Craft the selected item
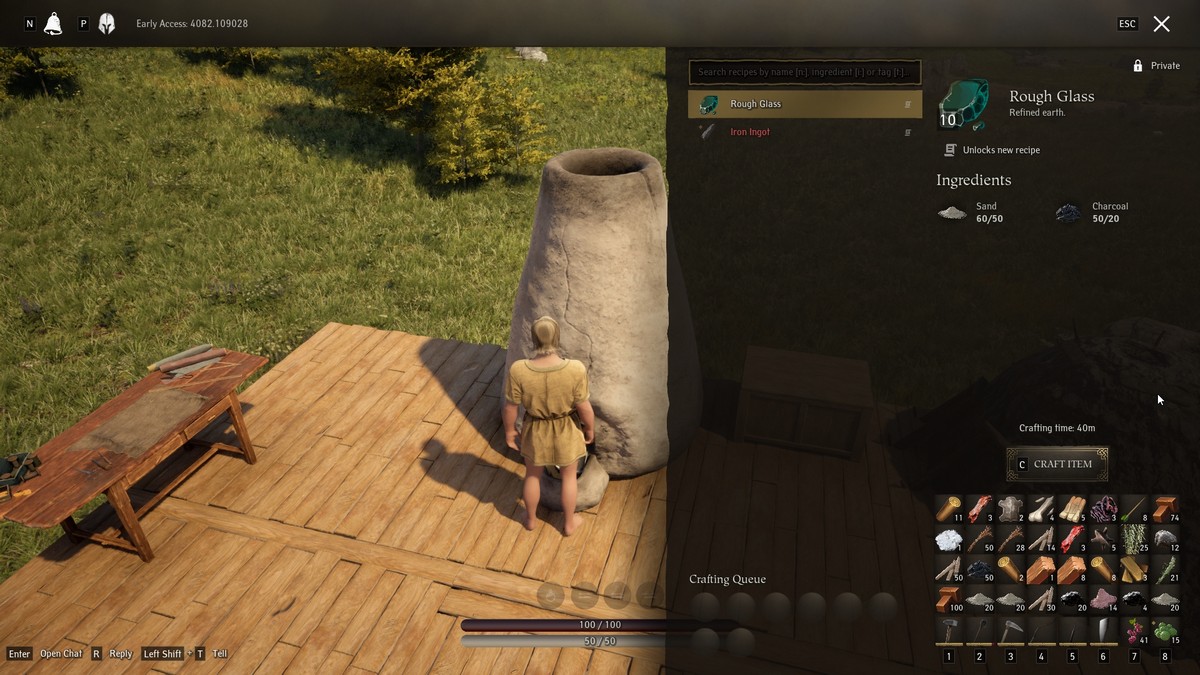Image resolution: width=1200 pixels, height=675 pixels. [1057, 464]
